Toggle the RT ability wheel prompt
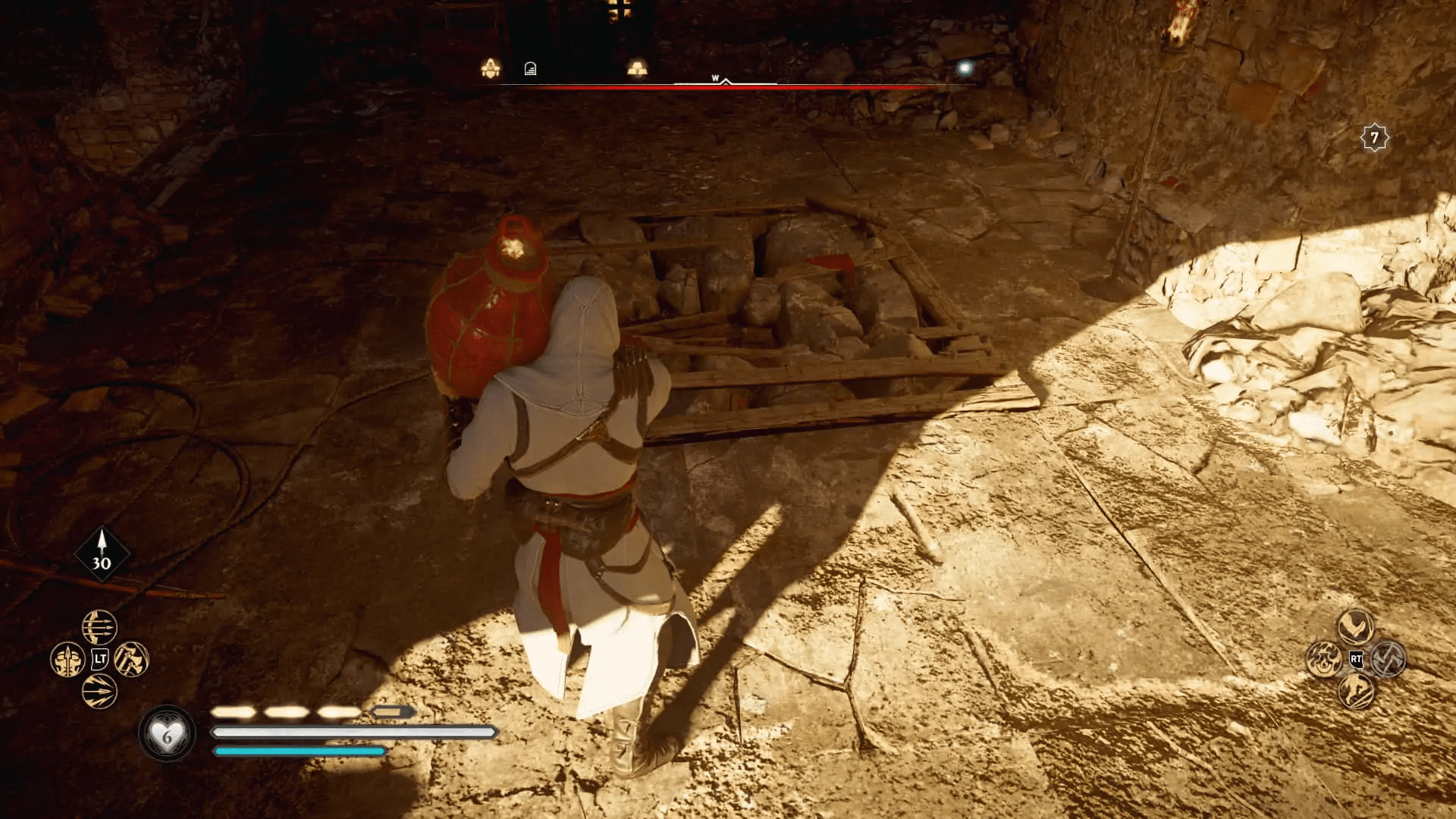Image resolution: width=1456 pixels, height=819 pixels. pyautogui.click(x=1357, y=660)
